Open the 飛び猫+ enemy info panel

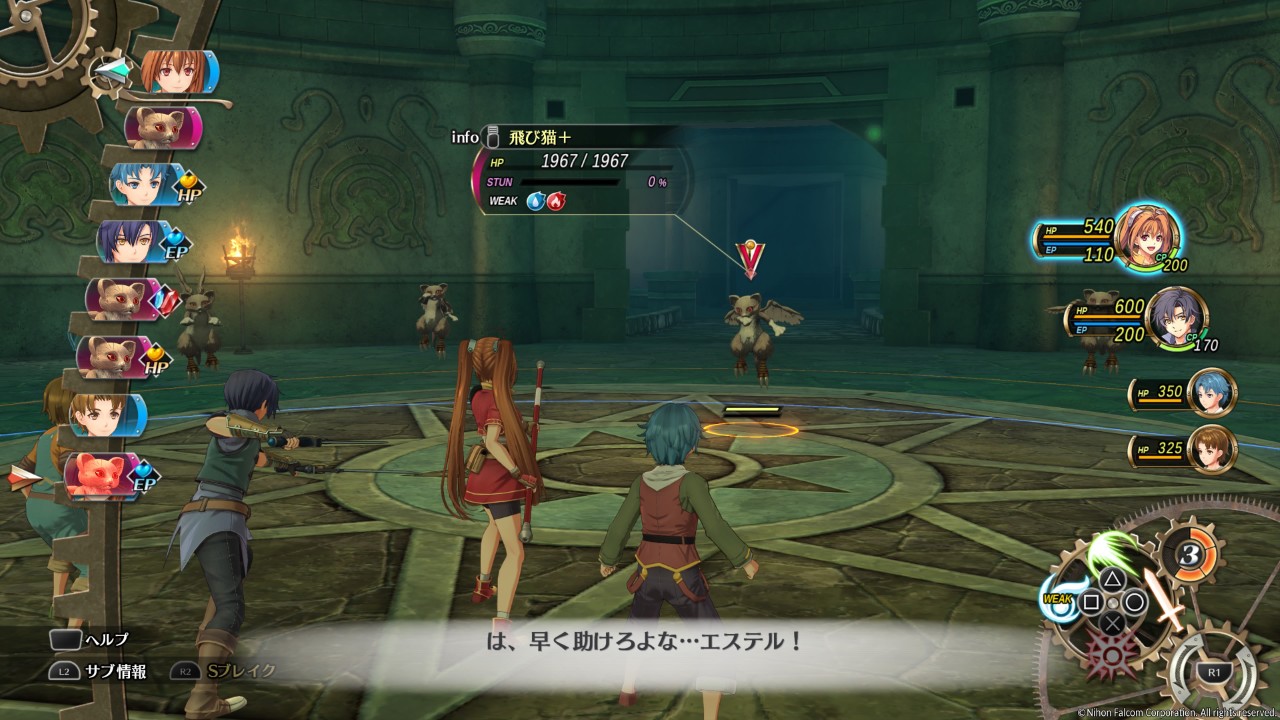[580, 168]
